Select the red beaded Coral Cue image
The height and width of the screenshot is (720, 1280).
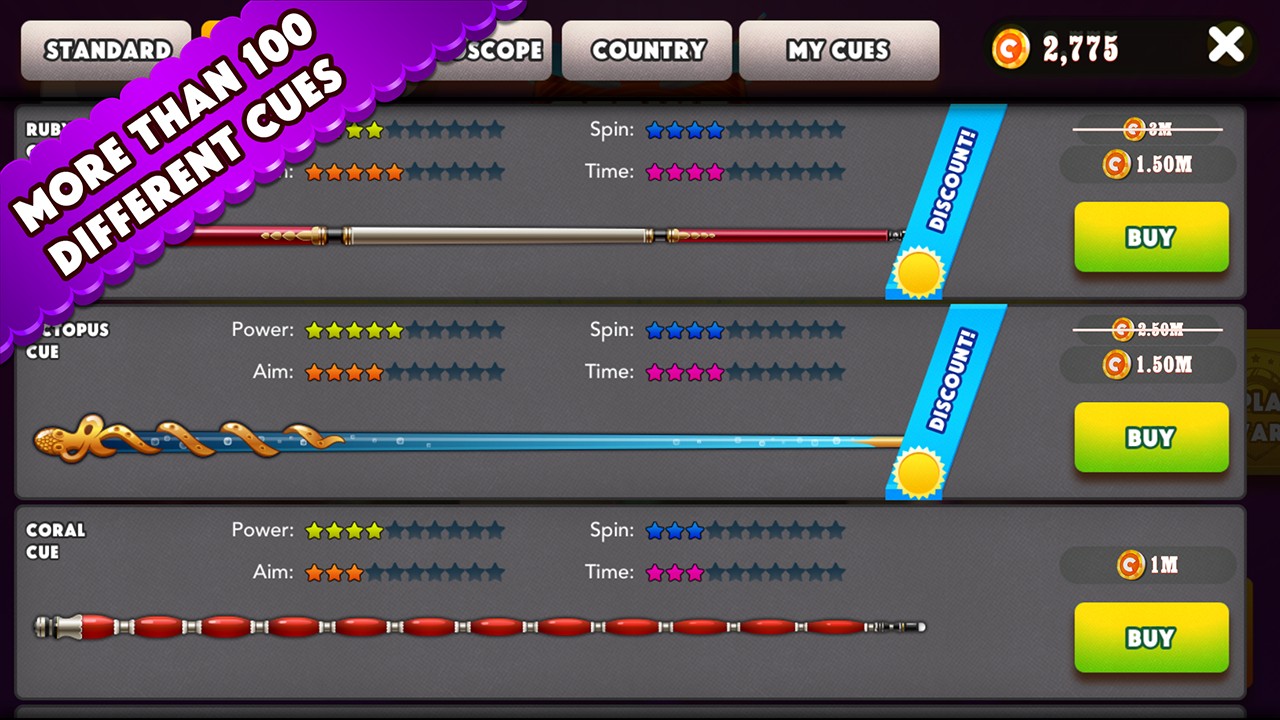480,628
